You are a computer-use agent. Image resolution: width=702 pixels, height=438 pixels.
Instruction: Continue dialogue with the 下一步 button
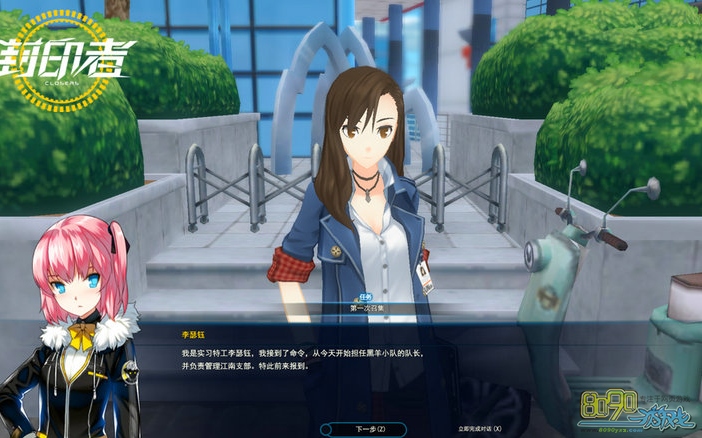pyautogui.click(x=370, y=428)
